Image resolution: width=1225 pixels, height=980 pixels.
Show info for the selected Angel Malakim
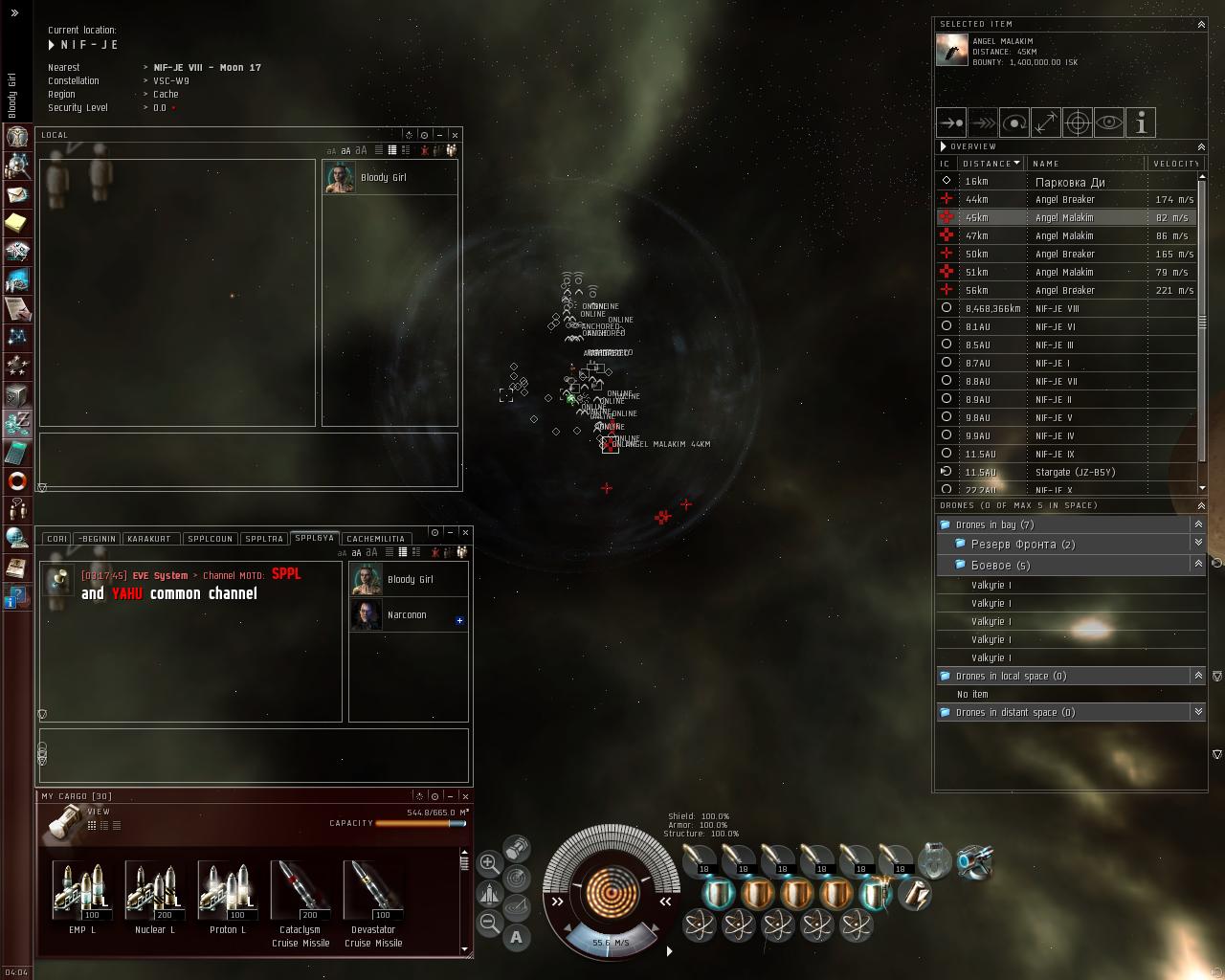1141,122
